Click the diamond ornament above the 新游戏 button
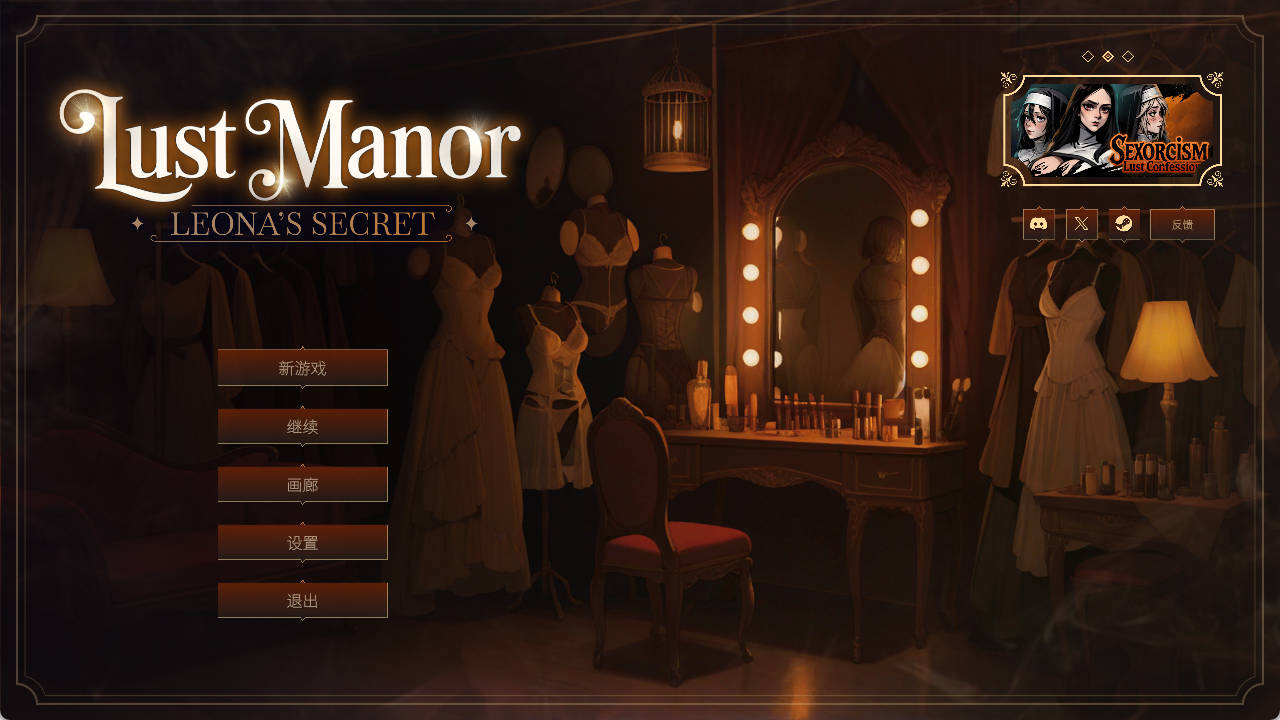 coord(301,348)
